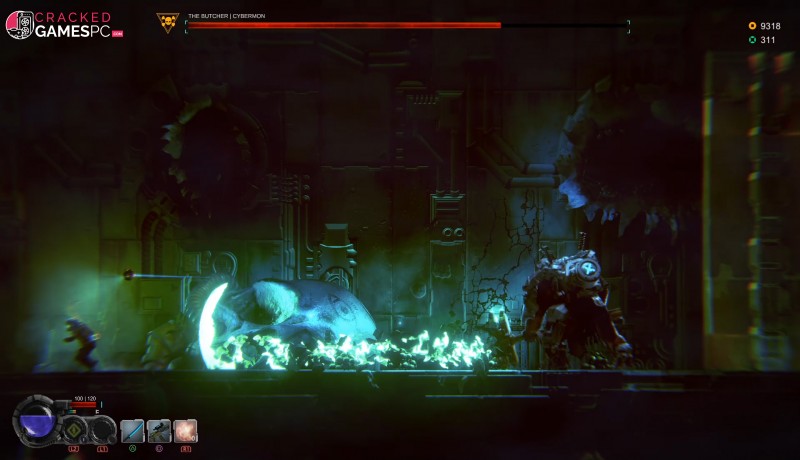Viewport: 800px width, 460px height.
Task: Click the boss skull emblem icon
Action: tap(168, 22)
